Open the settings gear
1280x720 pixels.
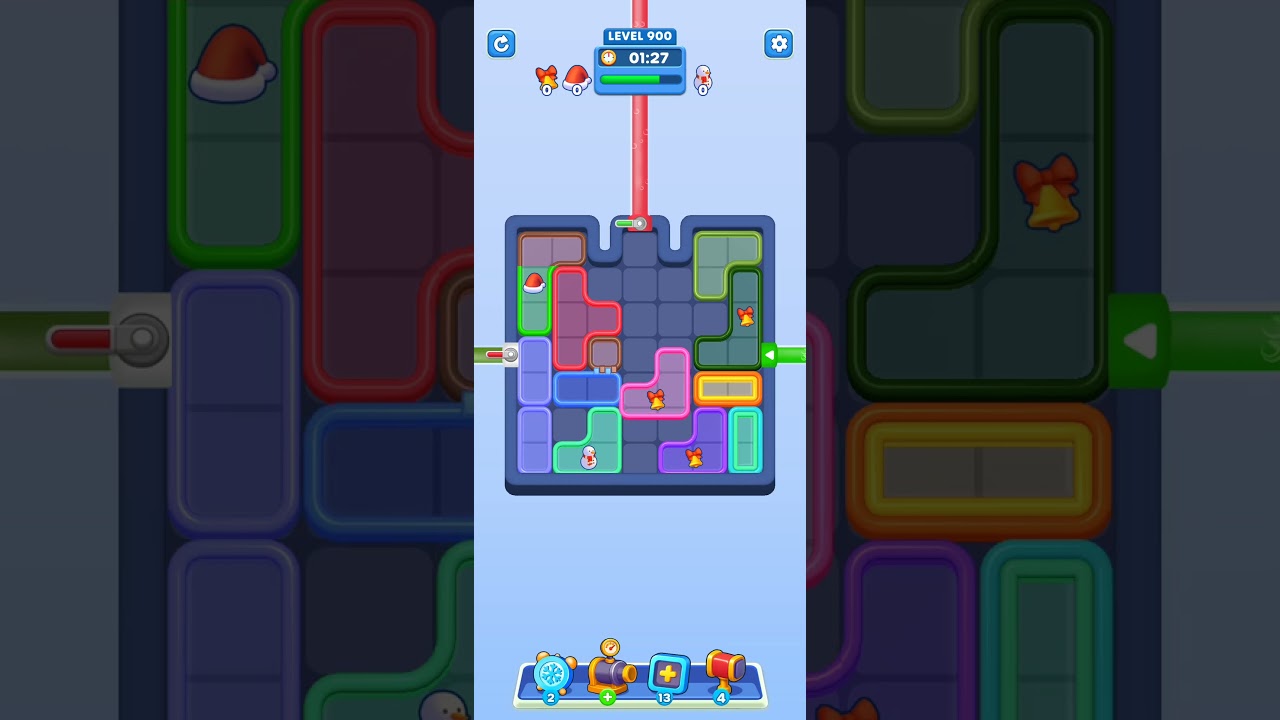(x=779, y=44)
